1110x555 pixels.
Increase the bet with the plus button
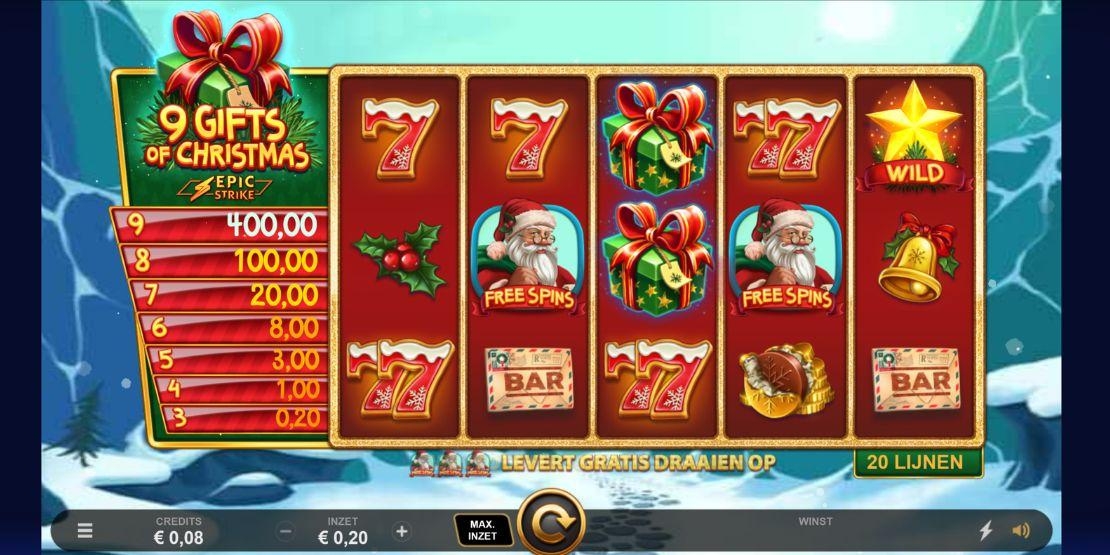coord(402,532)
